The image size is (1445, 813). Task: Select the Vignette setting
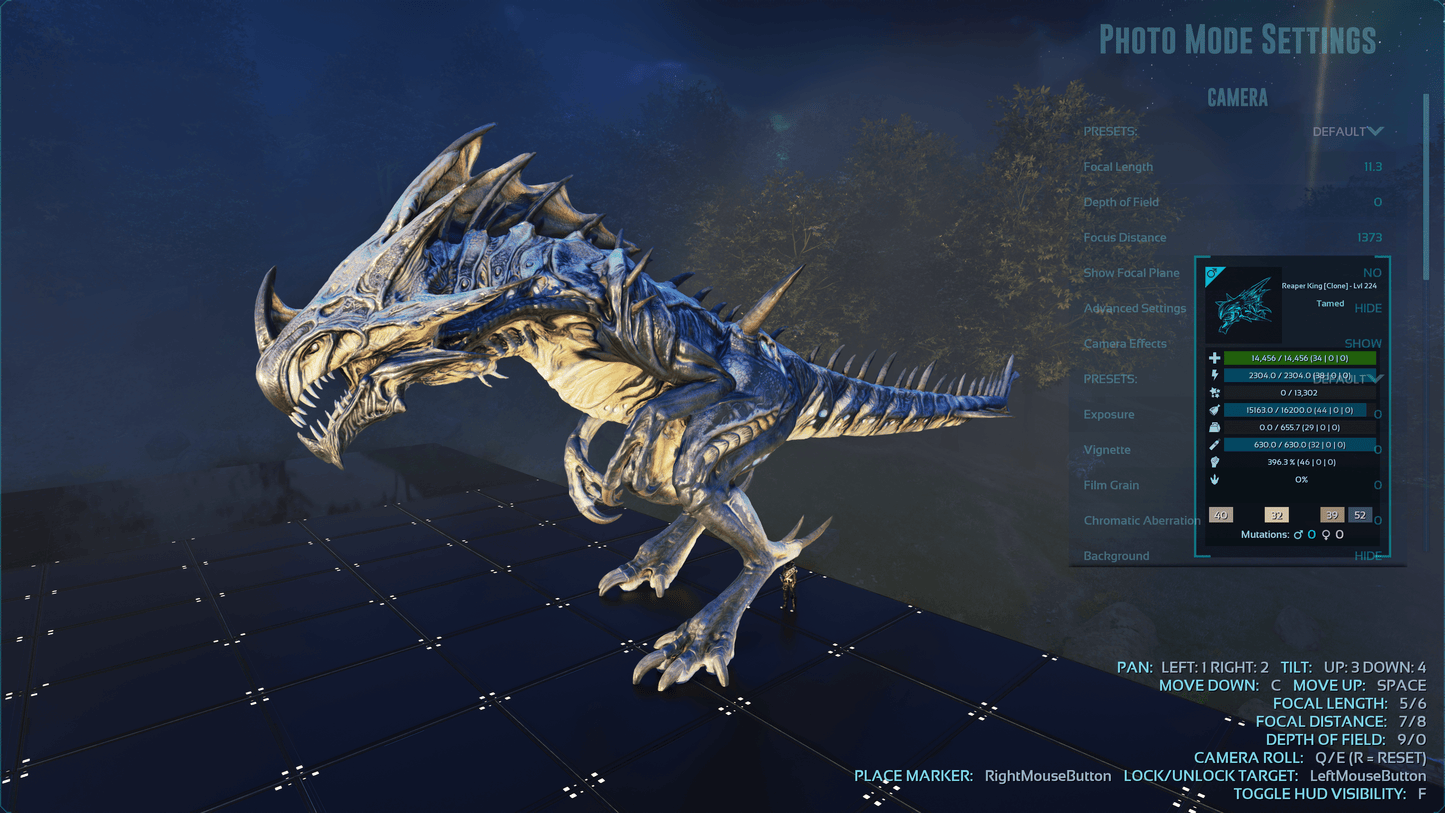1107,450
